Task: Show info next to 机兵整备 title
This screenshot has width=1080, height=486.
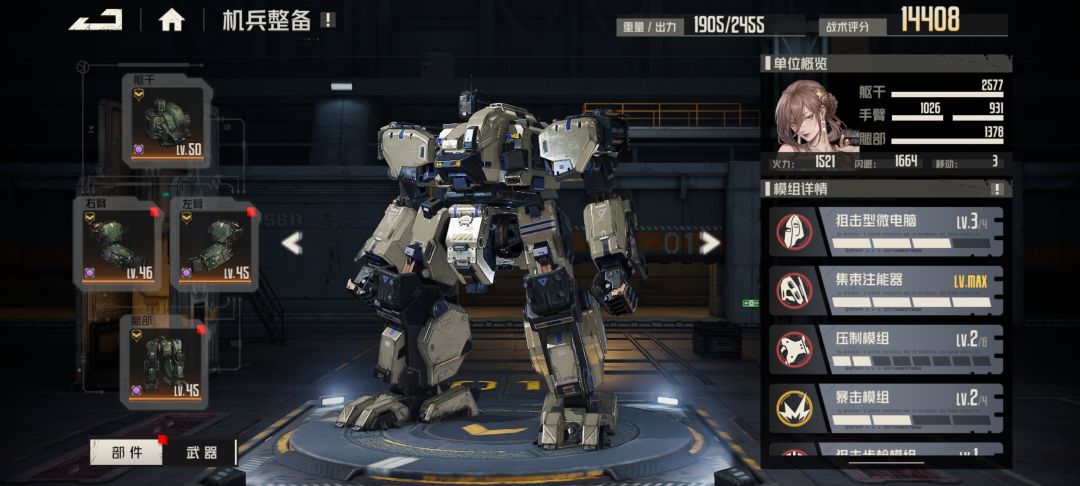Action: coord(329,20)
